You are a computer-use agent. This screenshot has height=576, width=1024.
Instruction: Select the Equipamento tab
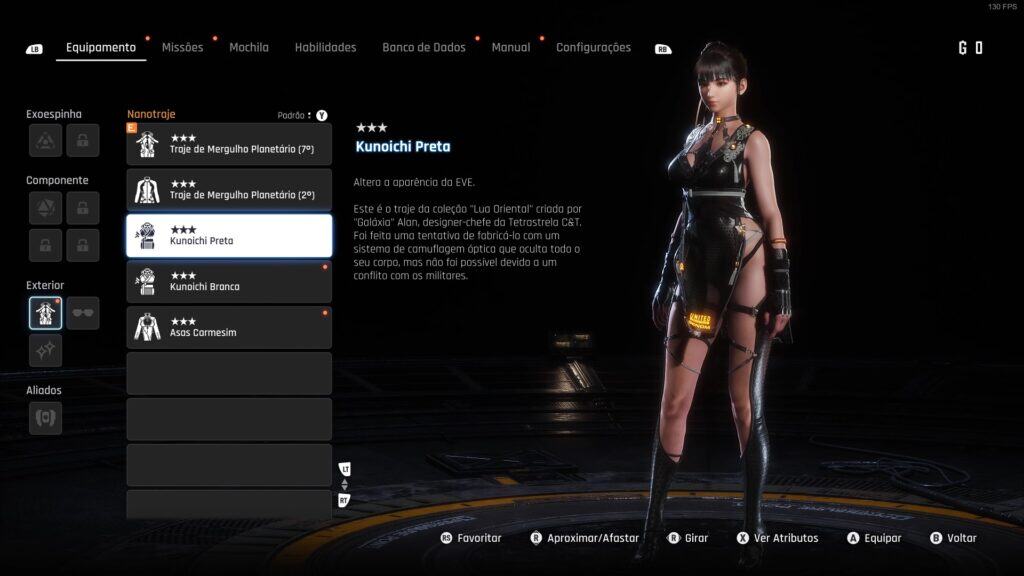(x=101, y=47)
